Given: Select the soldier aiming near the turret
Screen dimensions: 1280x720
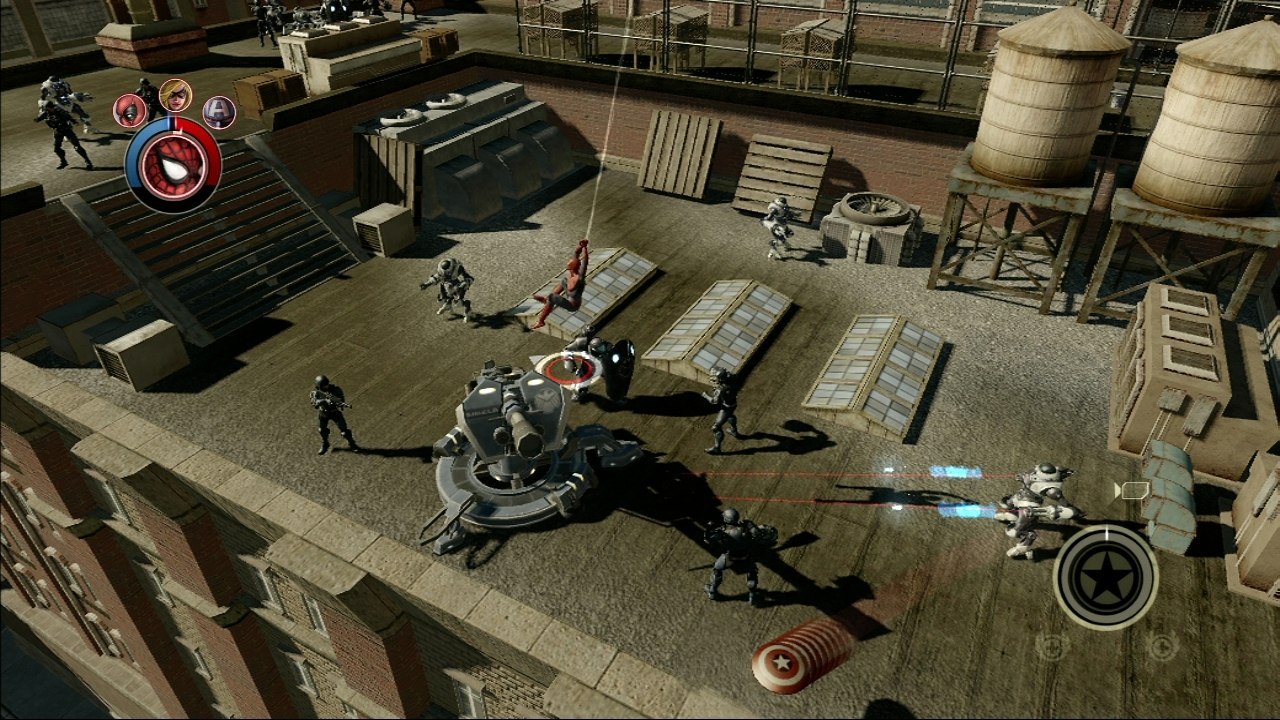Looking at the screenshot, I should tap(330, 415).
